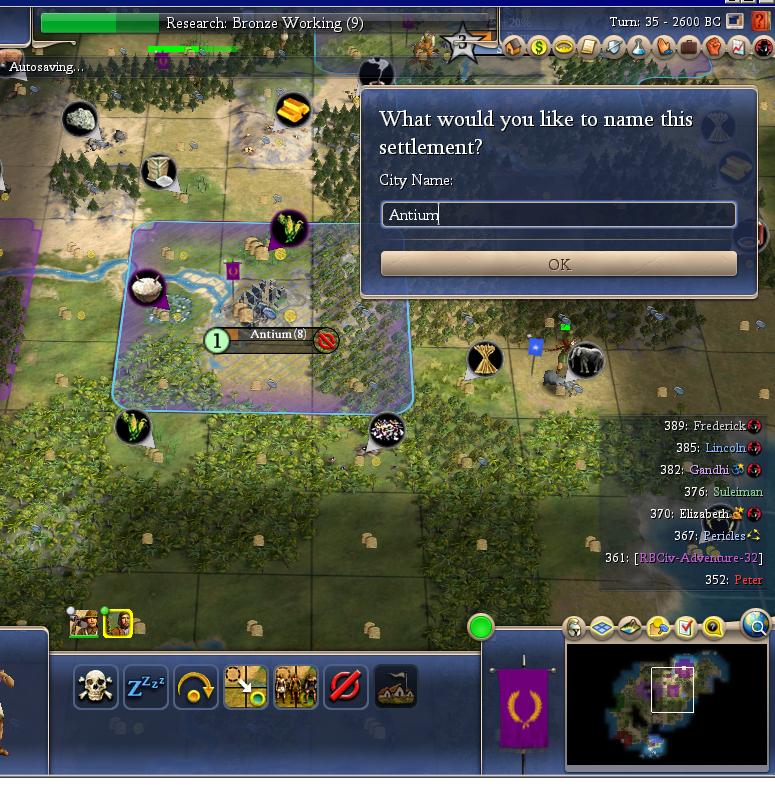Open the domestic advisor house icon
Image resolution: width=775 pixels, height=791 pixels.
(515, 46)
